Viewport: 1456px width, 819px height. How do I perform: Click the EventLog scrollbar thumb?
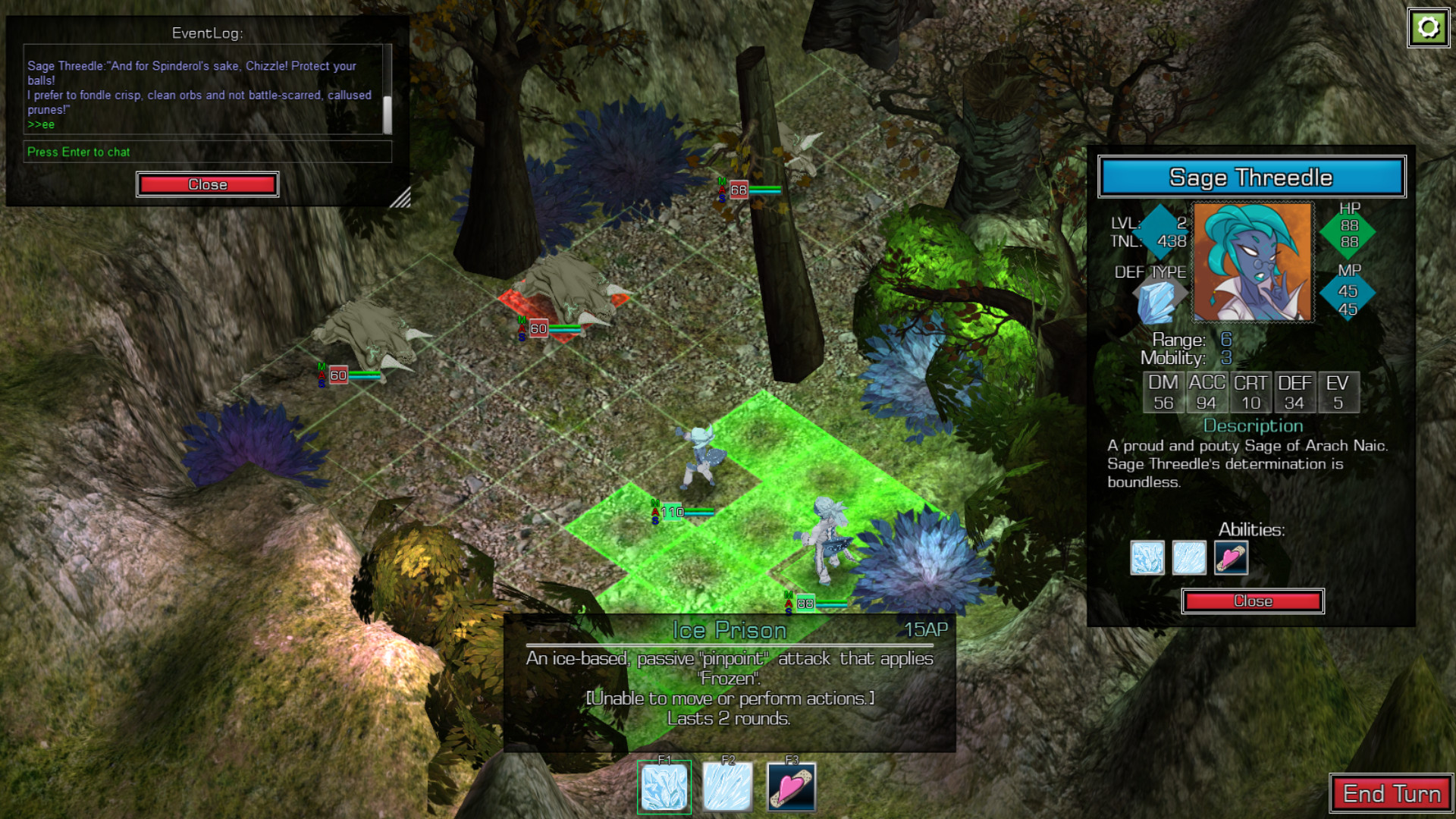388,115
